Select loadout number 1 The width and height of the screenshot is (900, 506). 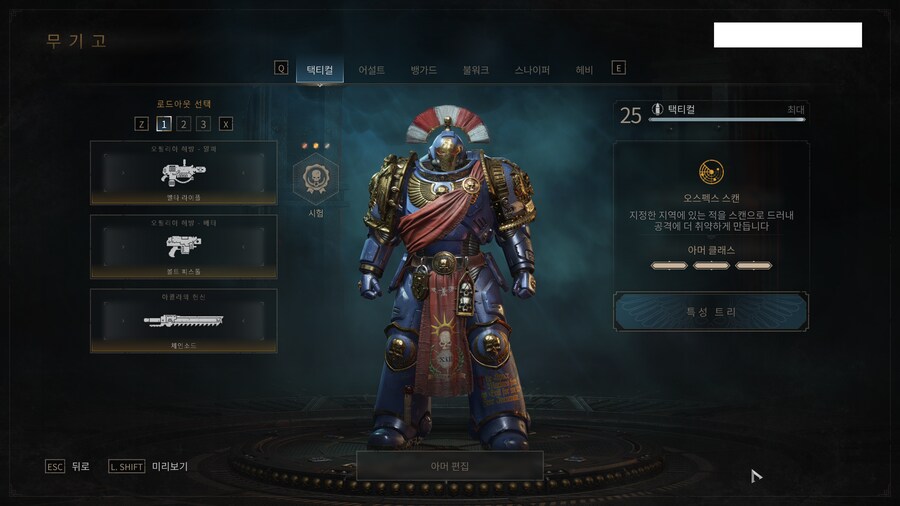(x=163, y=124)
